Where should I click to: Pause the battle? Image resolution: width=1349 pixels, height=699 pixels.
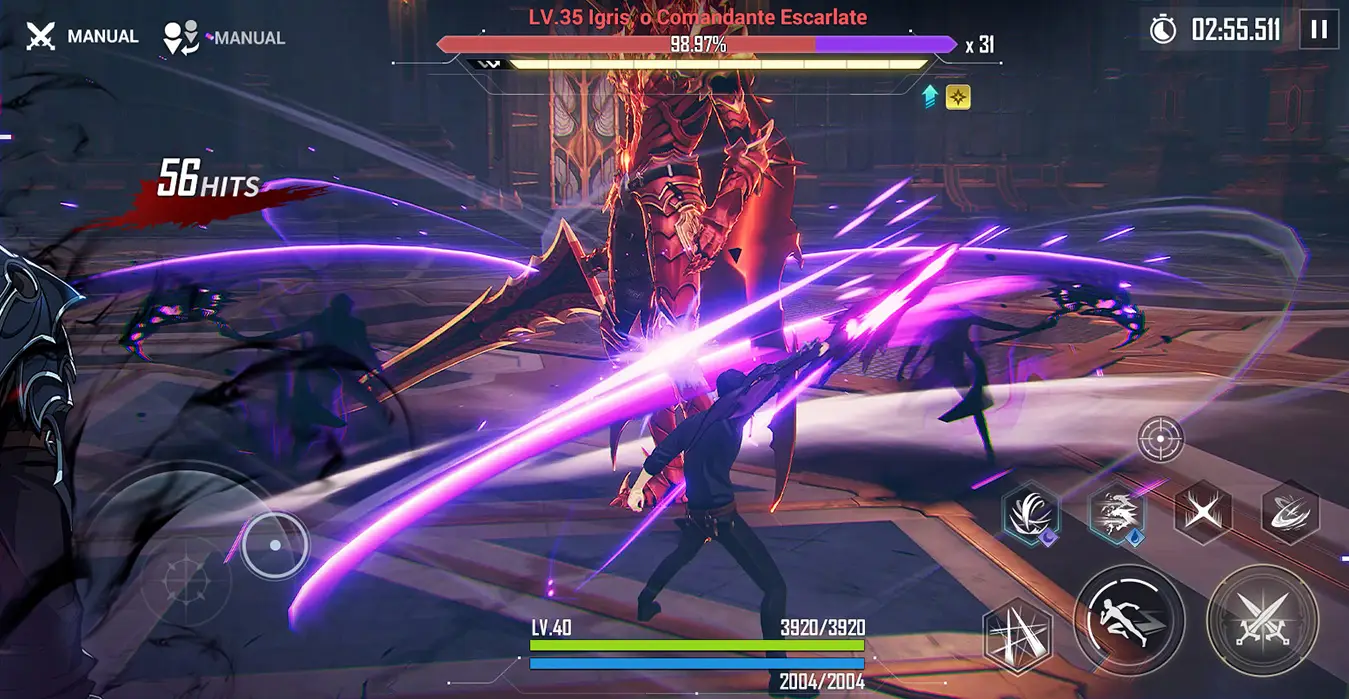coord(1318,30)
